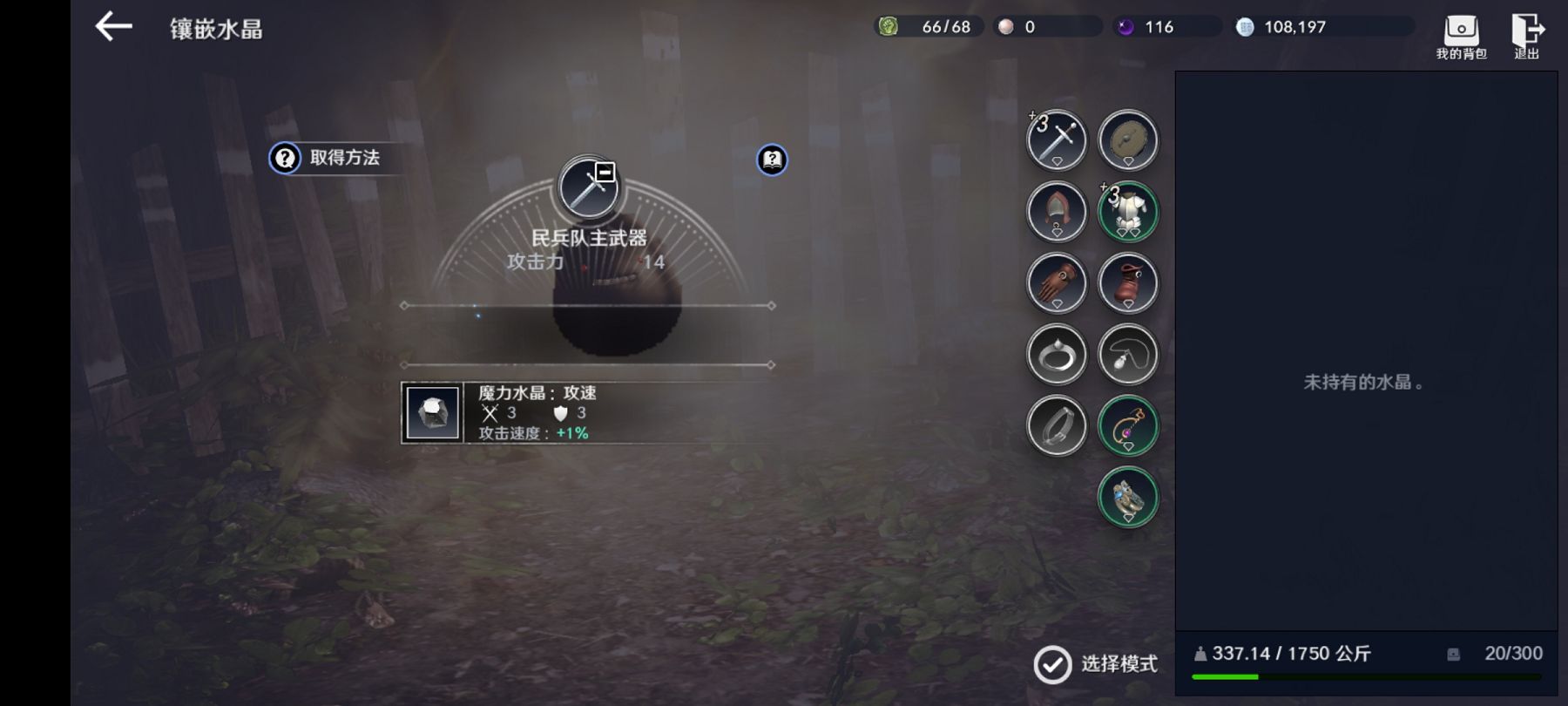Exit via the 退出 button
The image size is (1568, 706).
[x=1527, y=37]
